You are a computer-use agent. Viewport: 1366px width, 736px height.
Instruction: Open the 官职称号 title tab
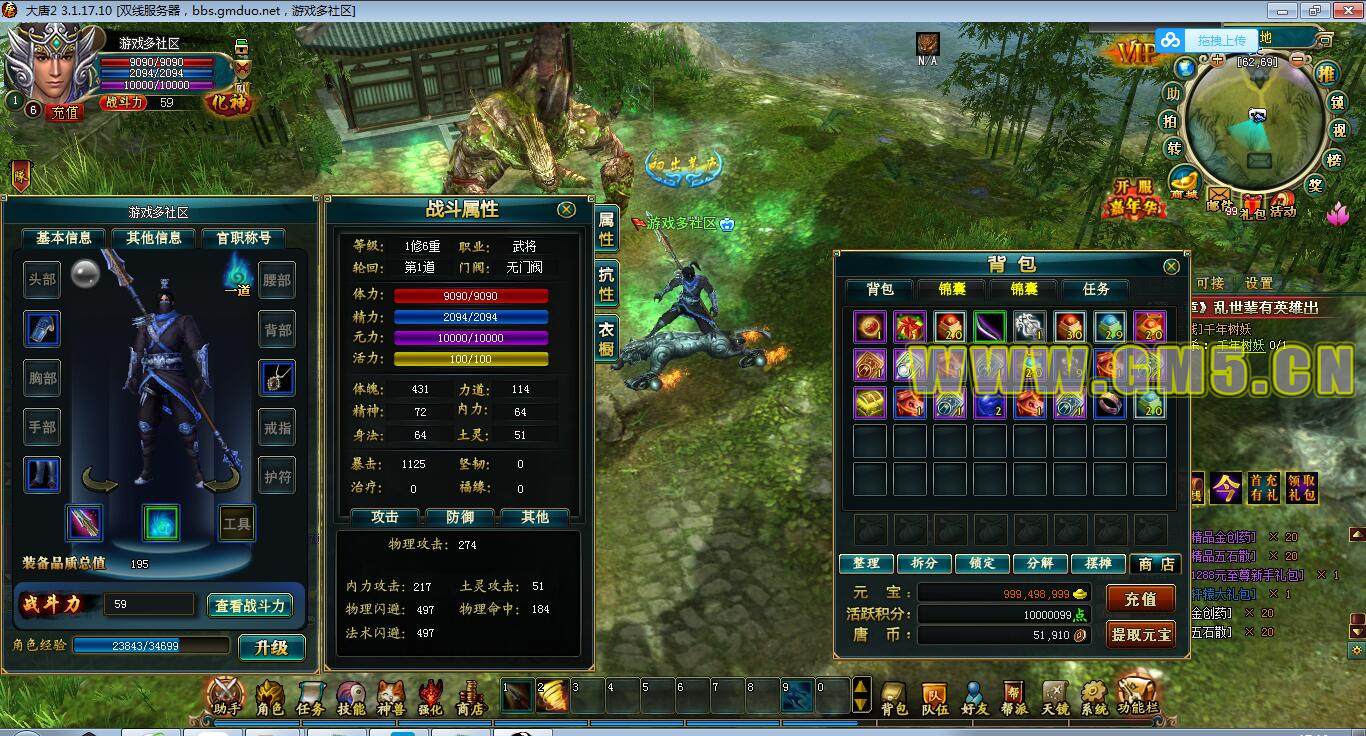tap(243, 238)
